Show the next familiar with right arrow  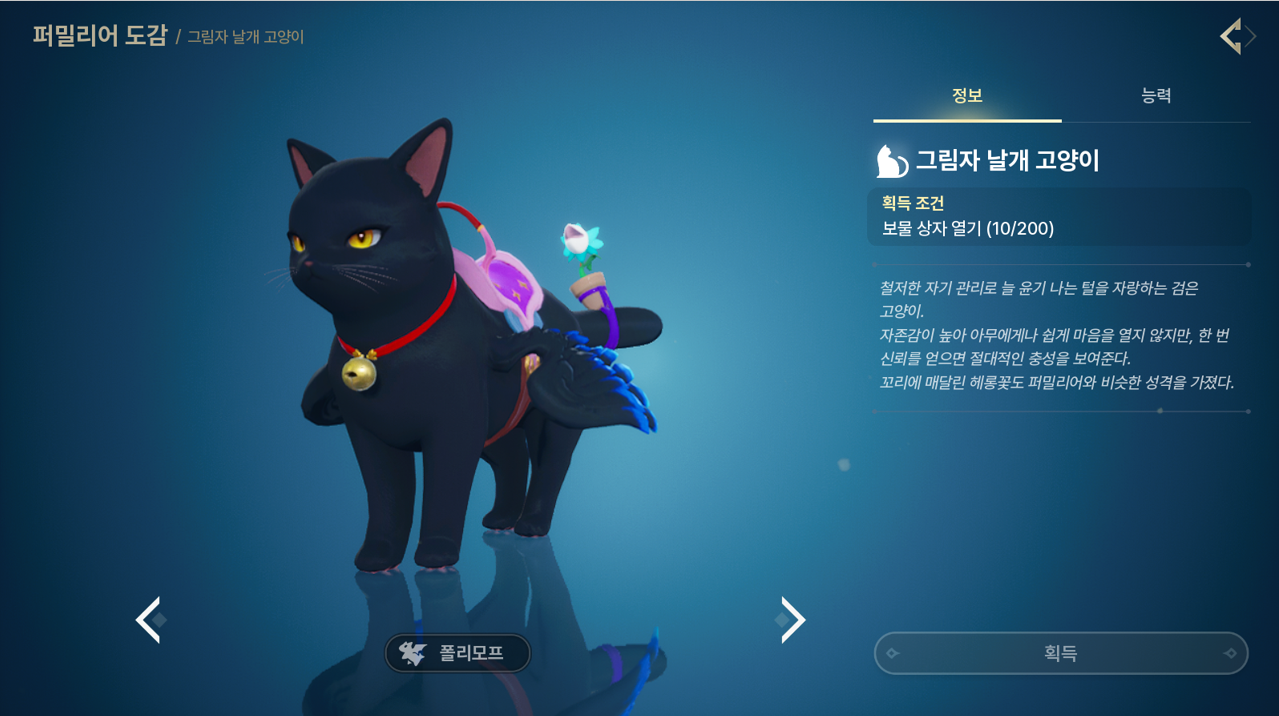[x=793, y=620]
